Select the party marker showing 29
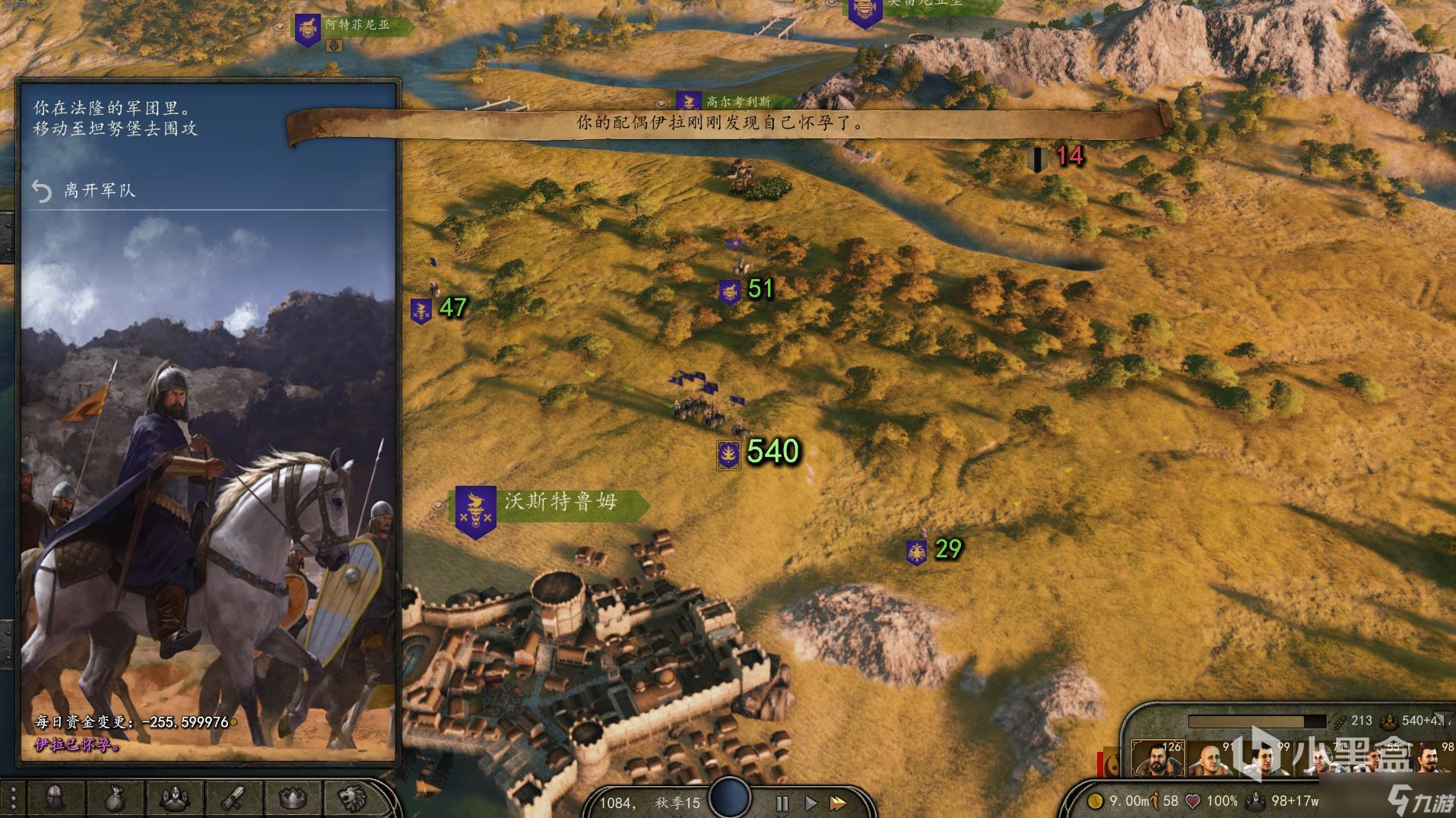Image resolution: width=1456 pixels, height=818 pixels. (x=916, y=552)
